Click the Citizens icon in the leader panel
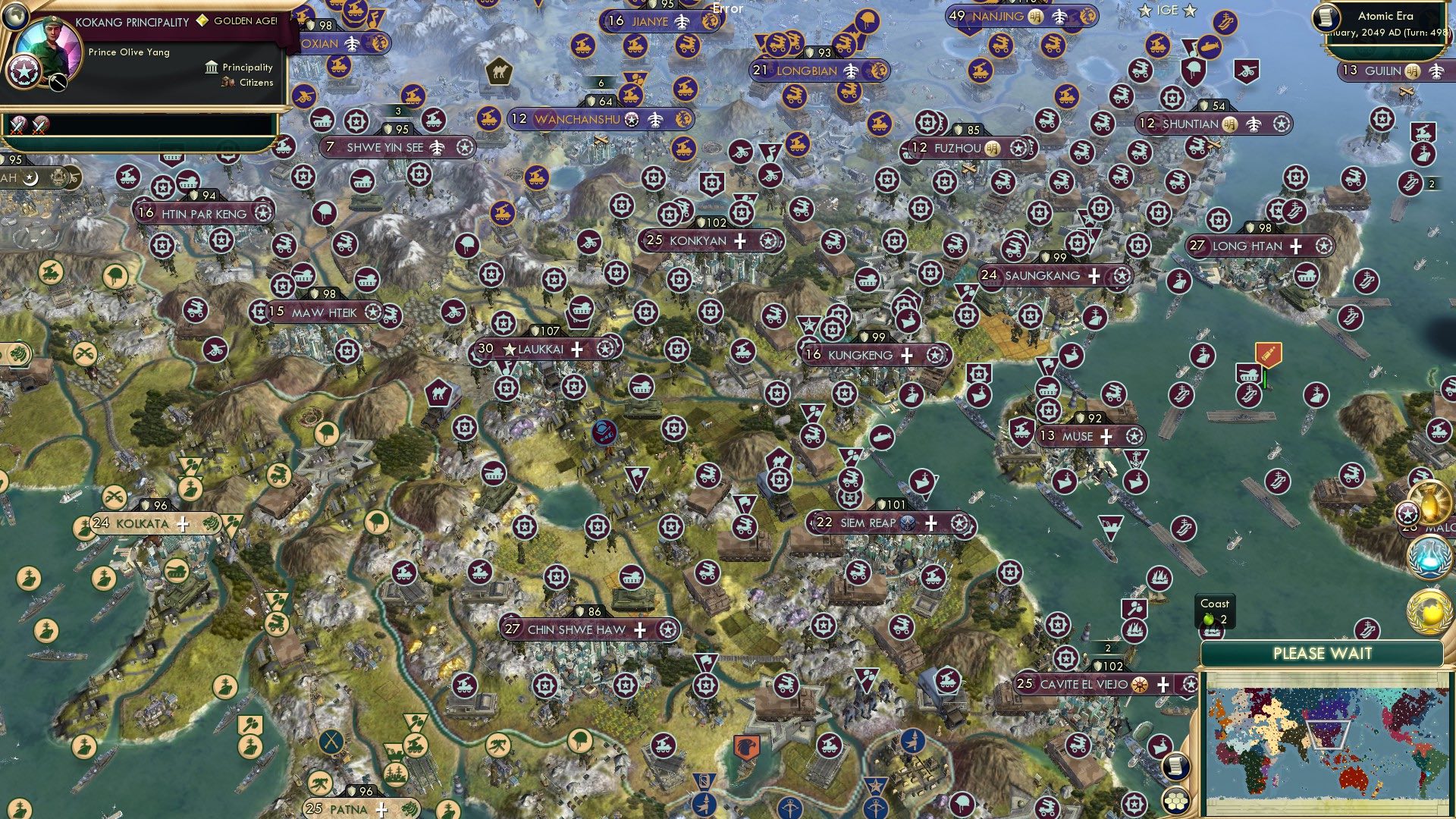 pos(226,83)
